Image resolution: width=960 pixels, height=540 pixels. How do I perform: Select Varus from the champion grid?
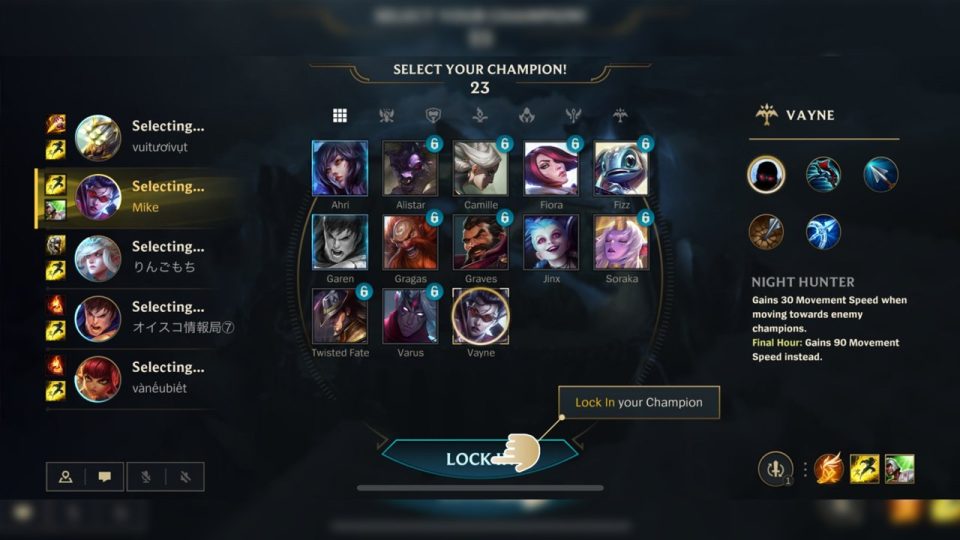pos(410,316)
